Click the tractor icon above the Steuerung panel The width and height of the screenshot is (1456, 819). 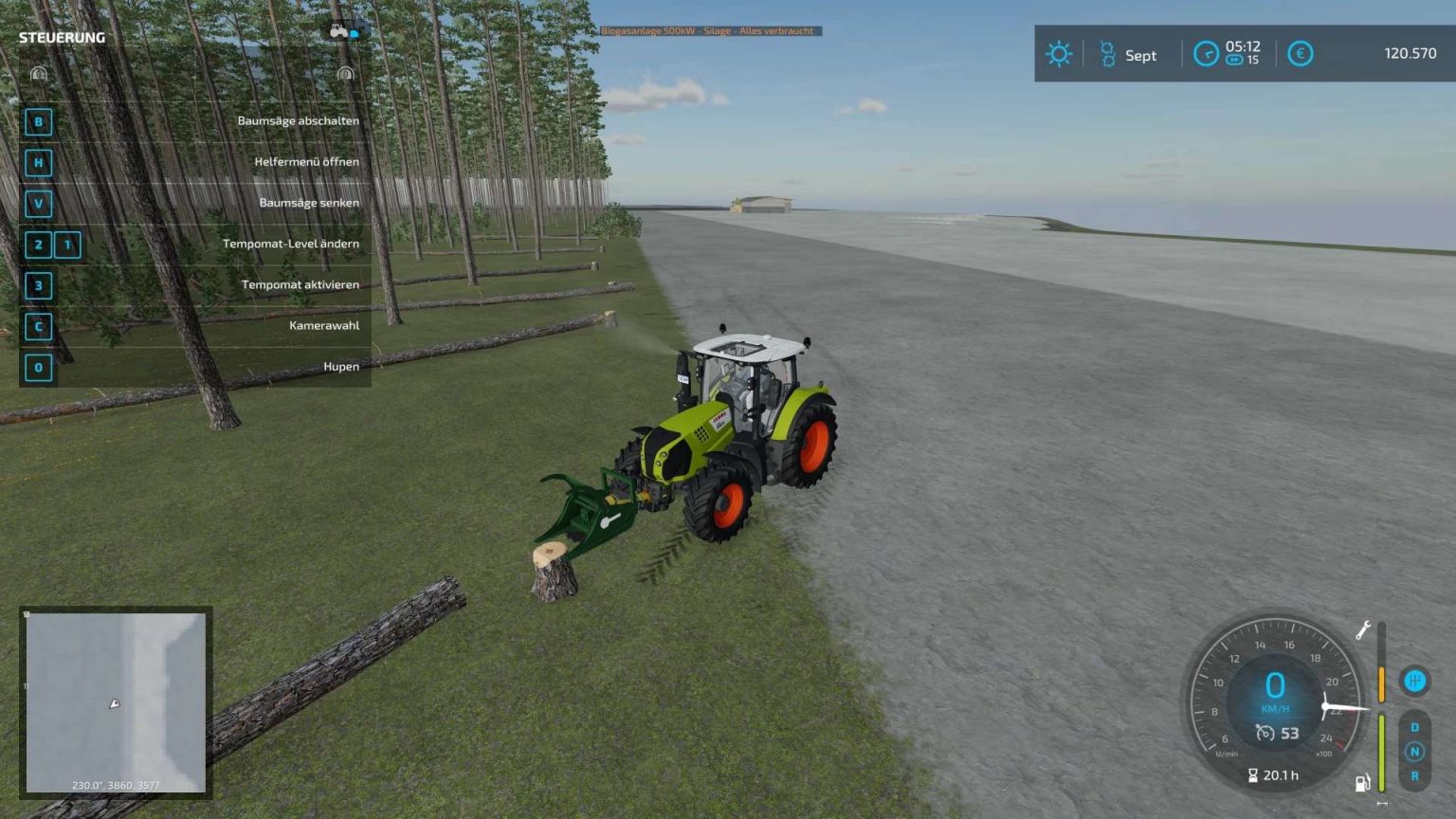(337, 31)
